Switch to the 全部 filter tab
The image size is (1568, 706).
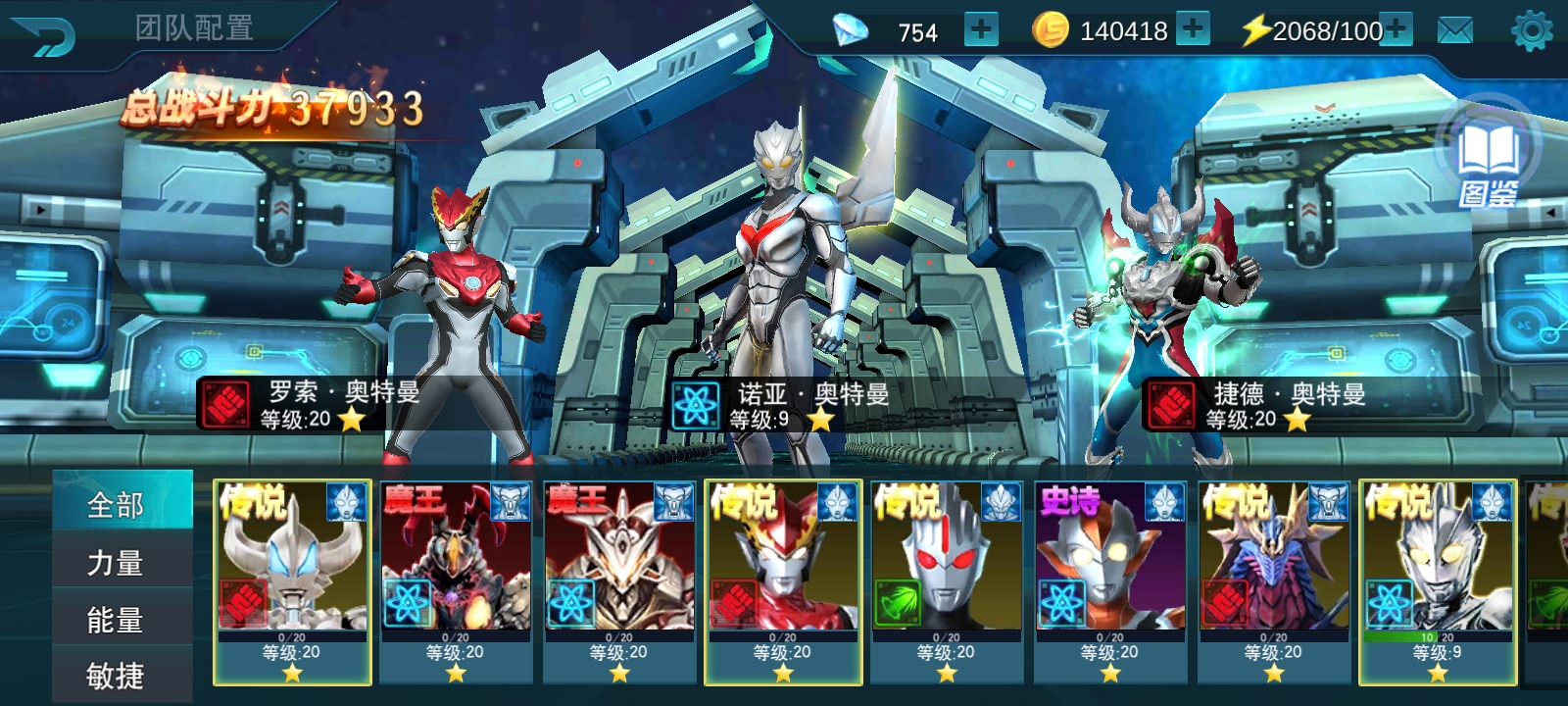tap(116, 504)
